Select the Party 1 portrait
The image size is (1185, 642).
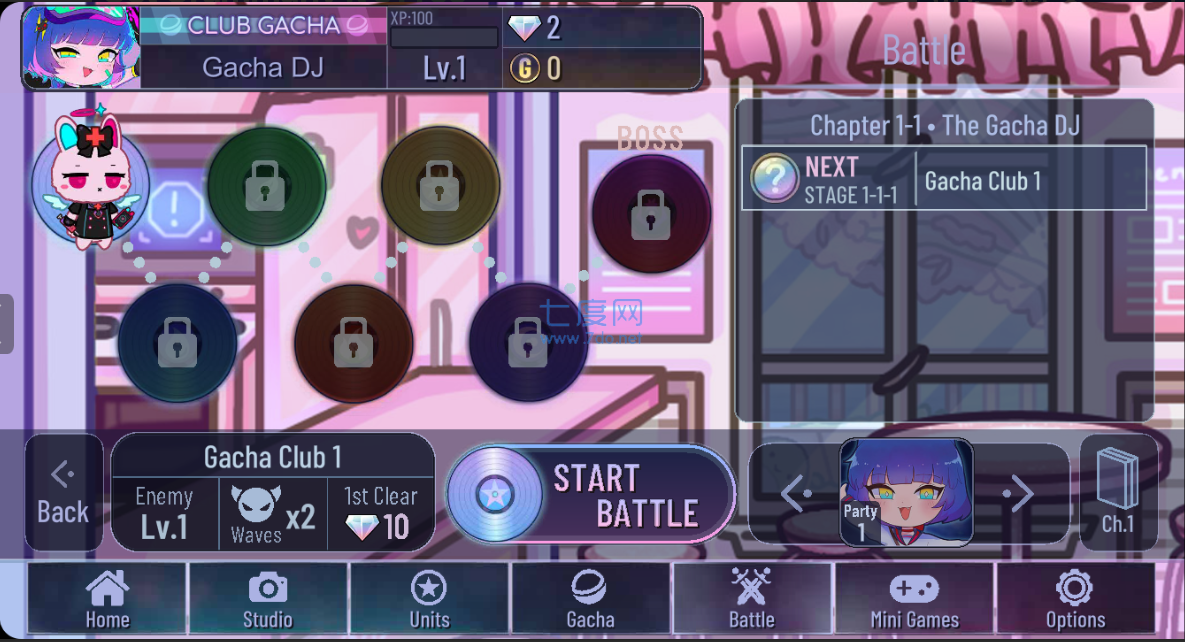906,492
